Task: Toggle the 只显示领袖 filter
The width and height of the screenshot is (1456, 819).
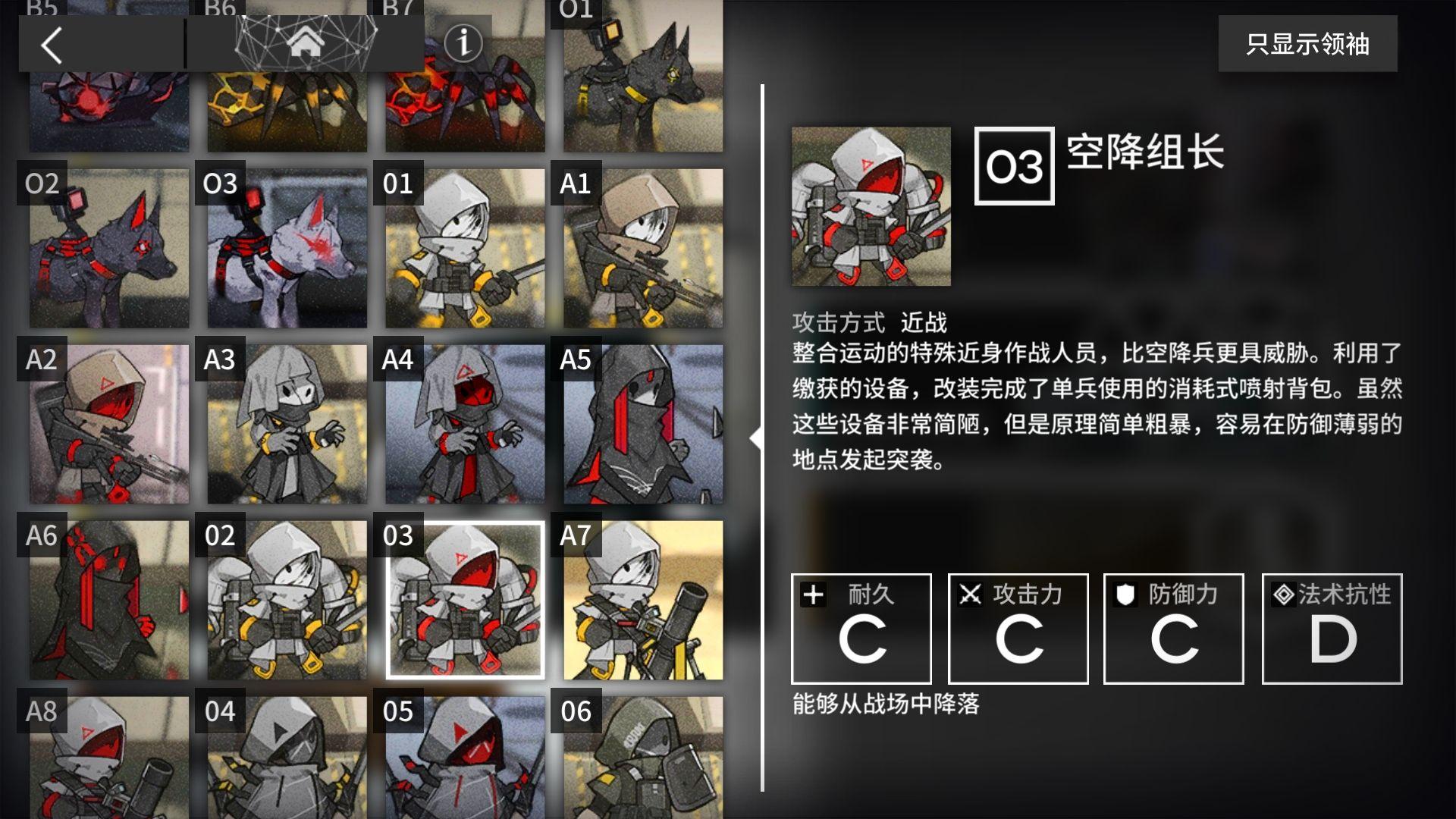Action: pos(1307,43)
